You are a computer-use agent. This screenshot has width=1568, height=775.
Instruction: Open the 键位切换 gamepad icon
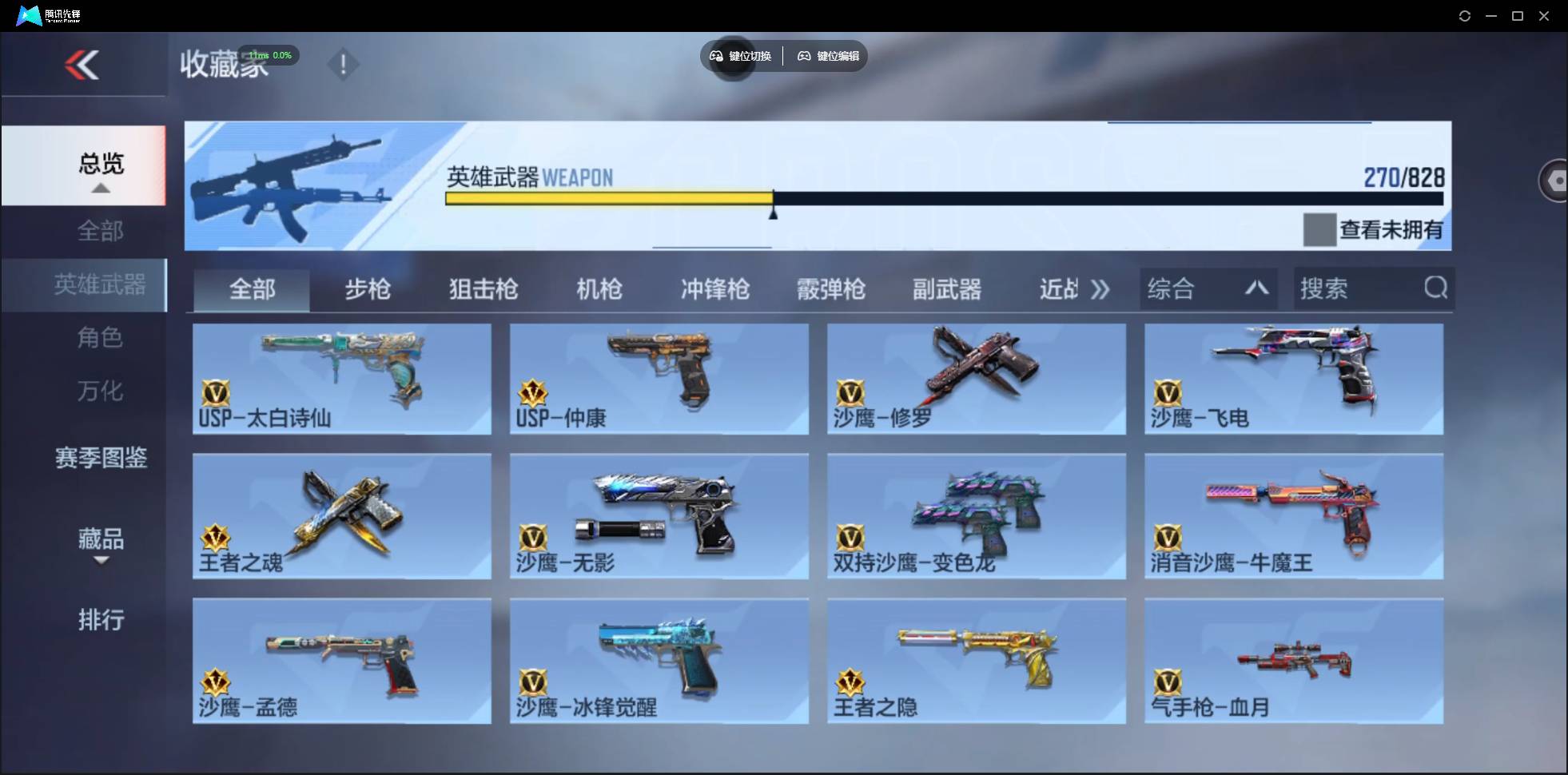[x=715, y=56]
